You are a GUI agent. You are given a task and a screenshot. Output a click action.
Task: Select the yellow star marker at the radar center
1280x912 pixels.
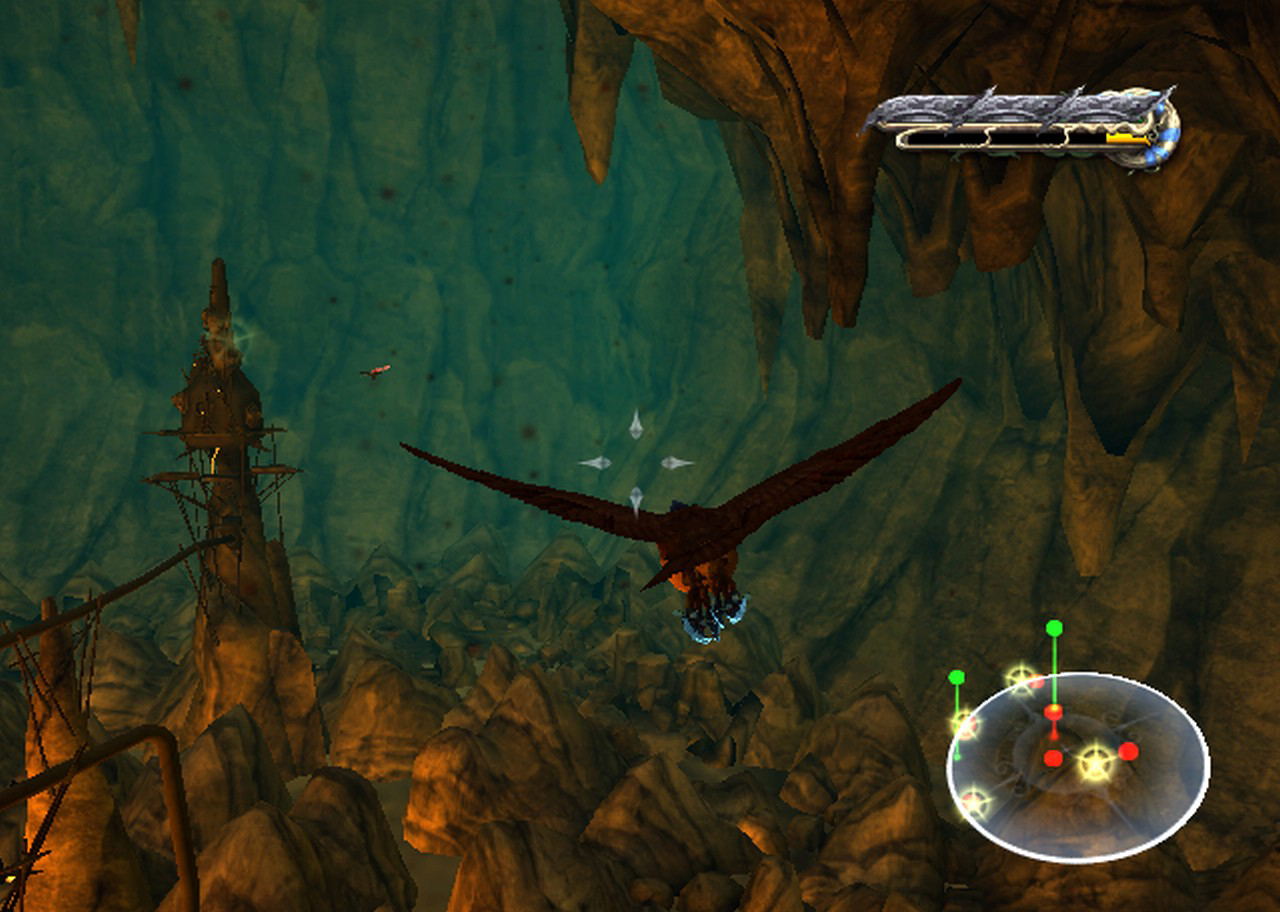pos(1096,763)
